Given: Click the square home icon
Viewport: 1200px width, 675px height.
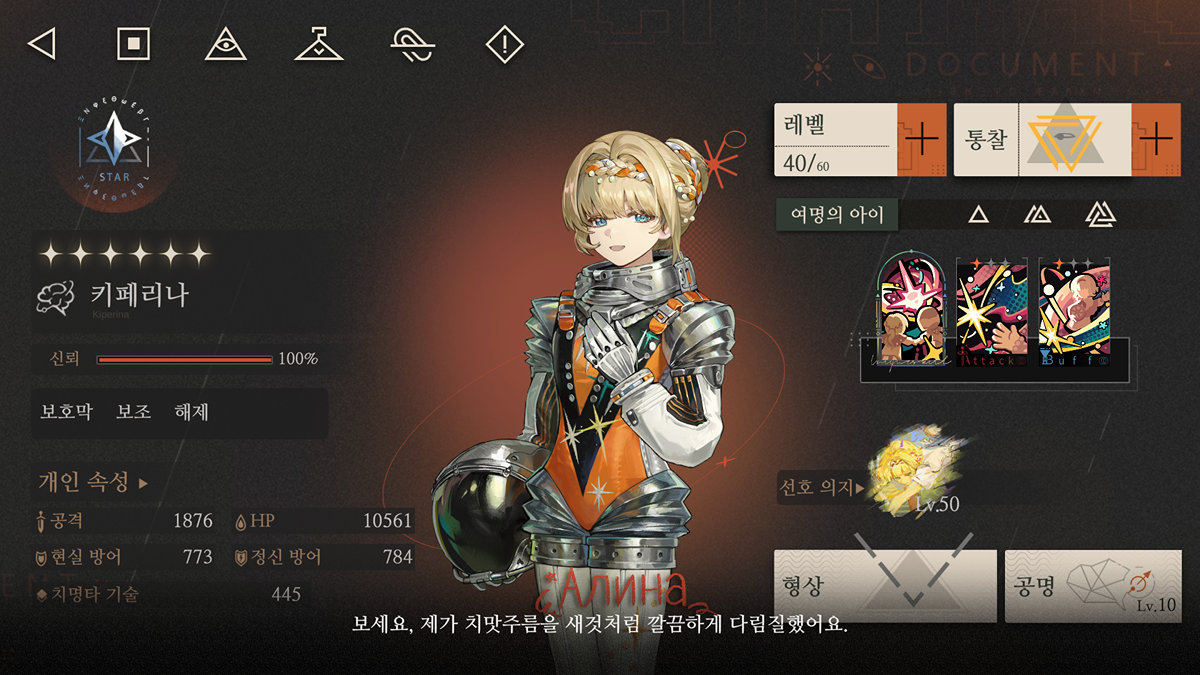Looking at the screenshot, I should [133, 44].
